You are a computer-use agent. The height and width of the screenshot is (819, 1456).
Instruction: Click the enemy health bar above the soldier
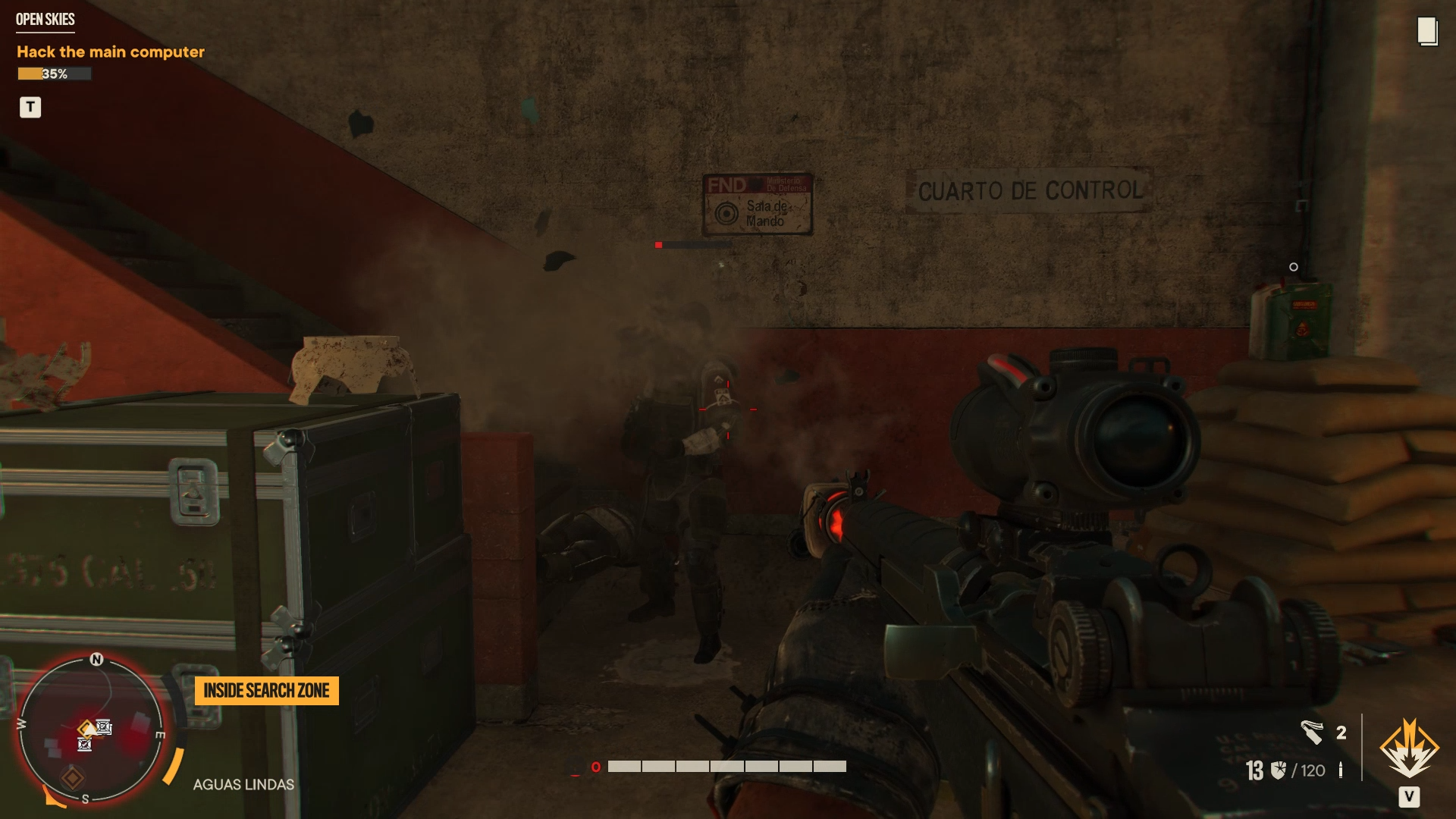click(x=694, y=244)
